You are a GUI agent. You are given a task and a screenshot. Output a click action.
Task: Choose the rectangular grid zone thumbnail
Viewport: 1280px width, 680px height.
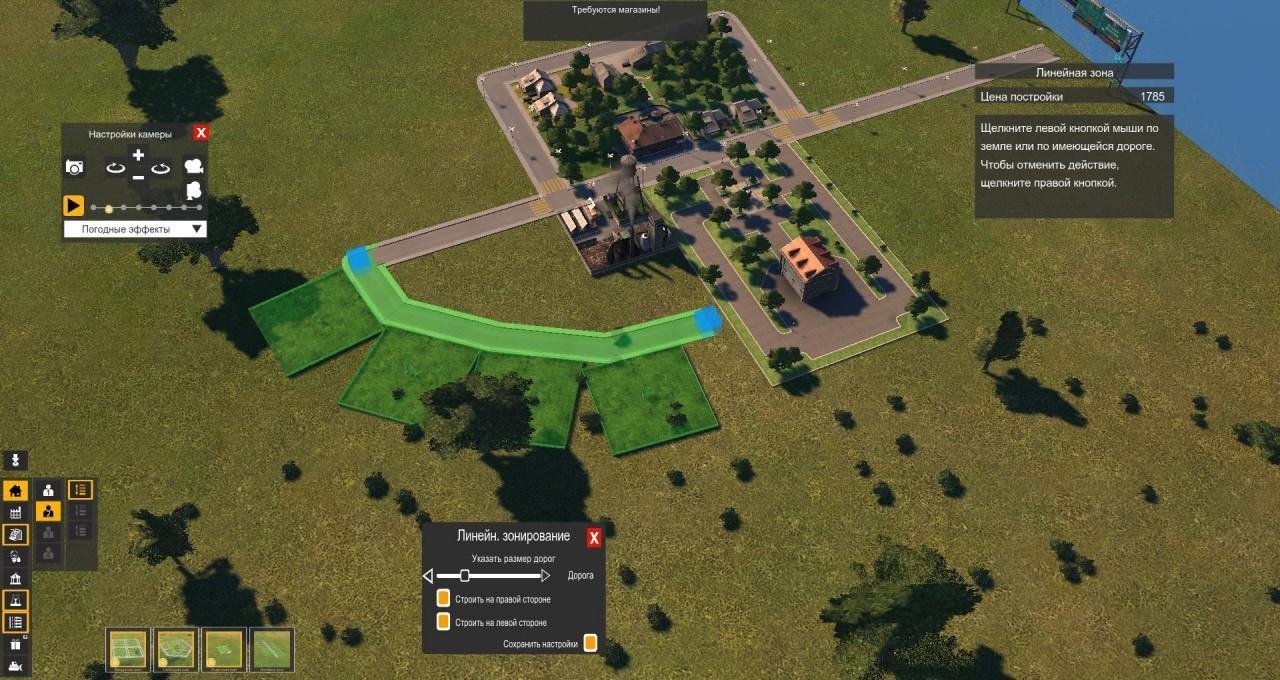pos(128,648)
